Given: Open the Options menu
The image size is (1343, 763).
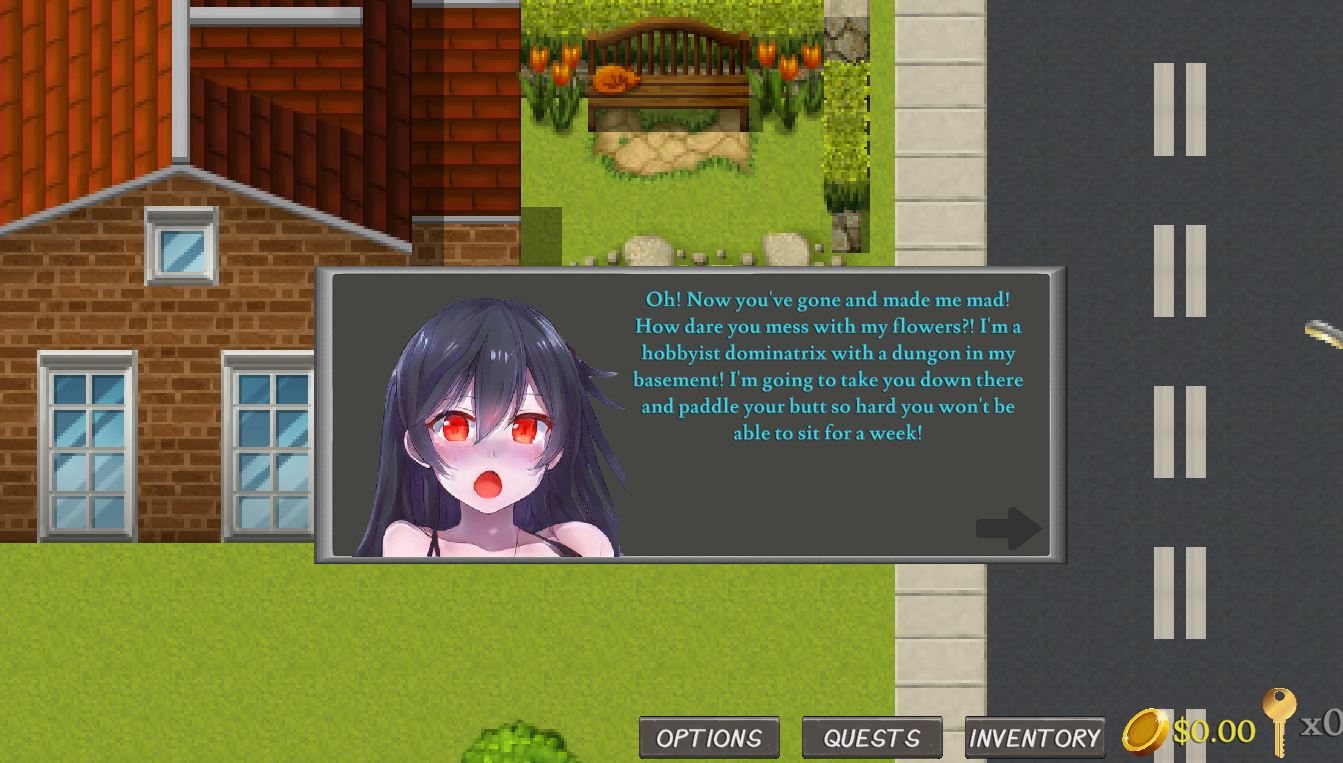Looking at the screenshot, I should 709,738.
